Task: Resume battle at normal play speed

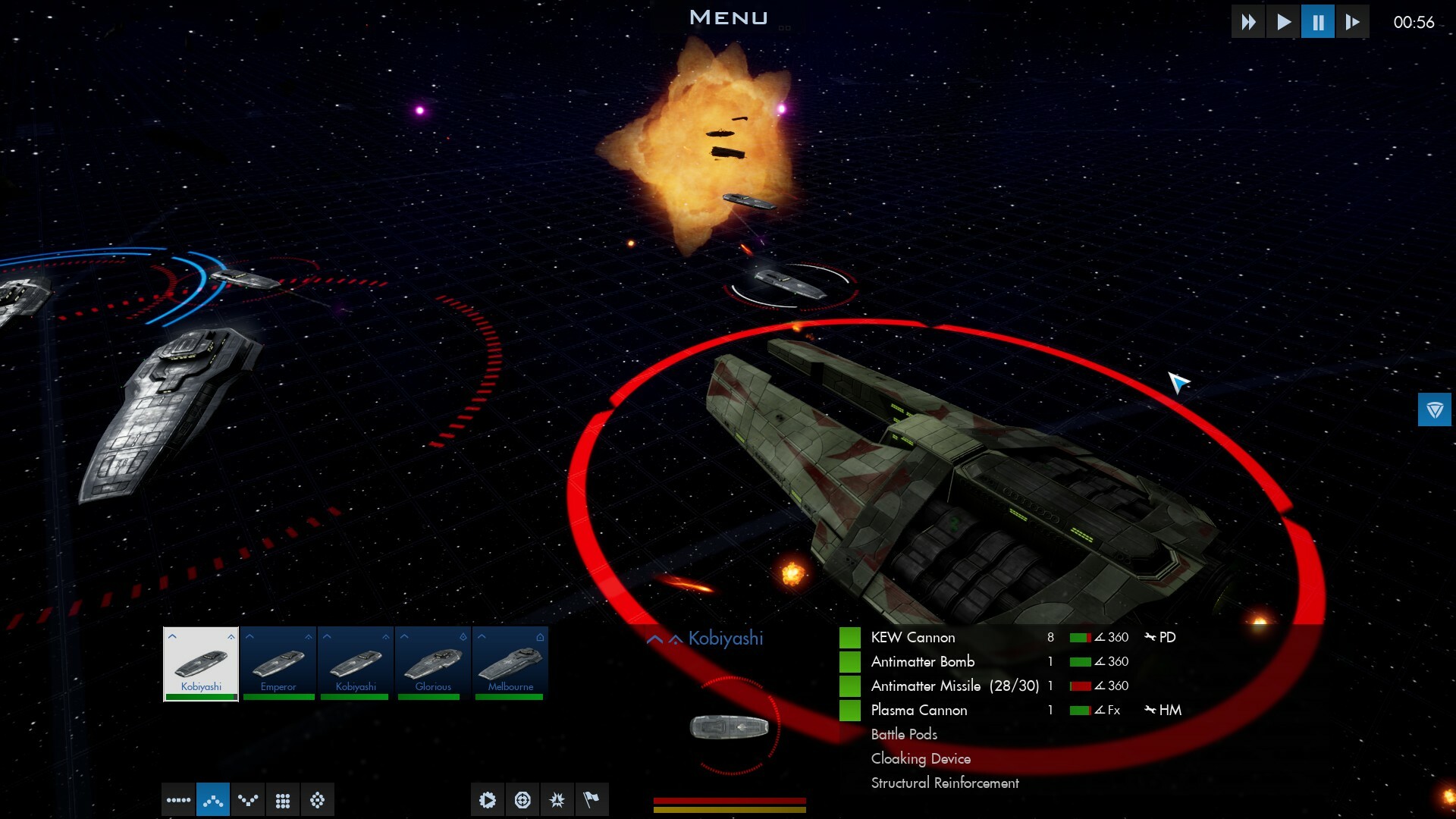Action: pos(1283,22)
